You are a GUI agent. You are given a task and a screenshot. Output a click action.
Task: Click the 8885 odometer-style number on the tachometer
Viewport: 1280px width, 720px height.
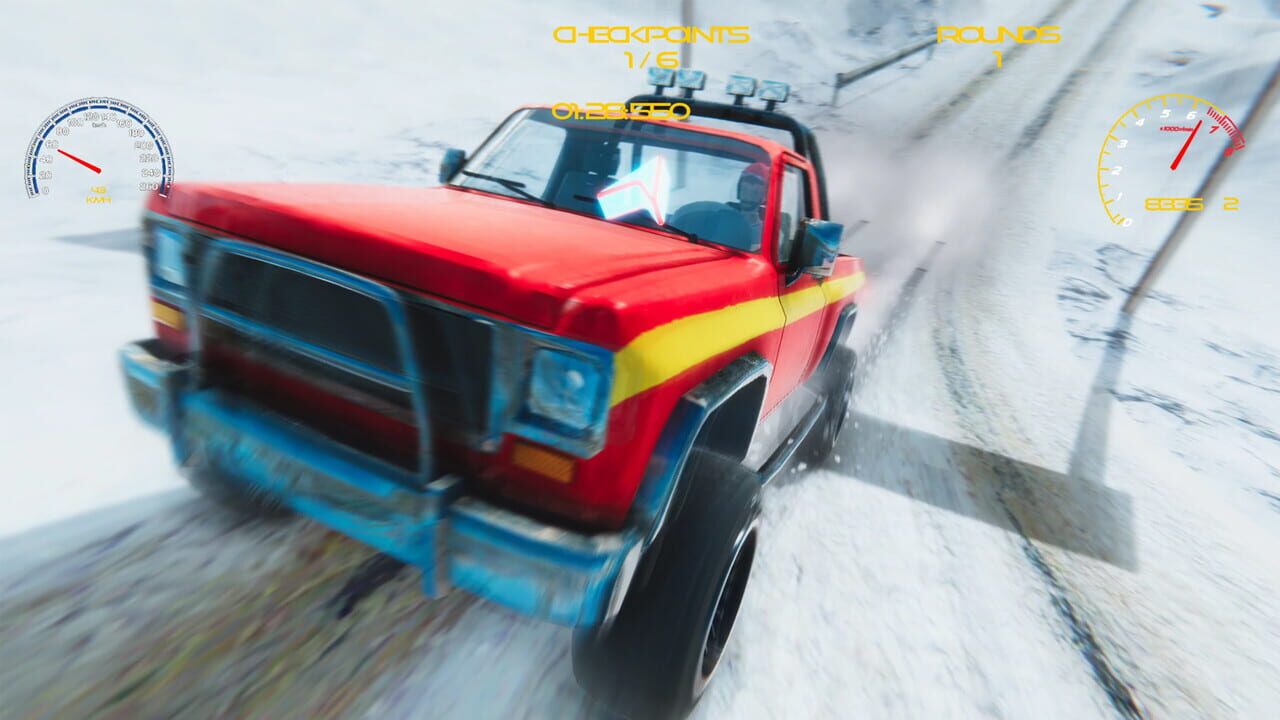point(1172,203)
